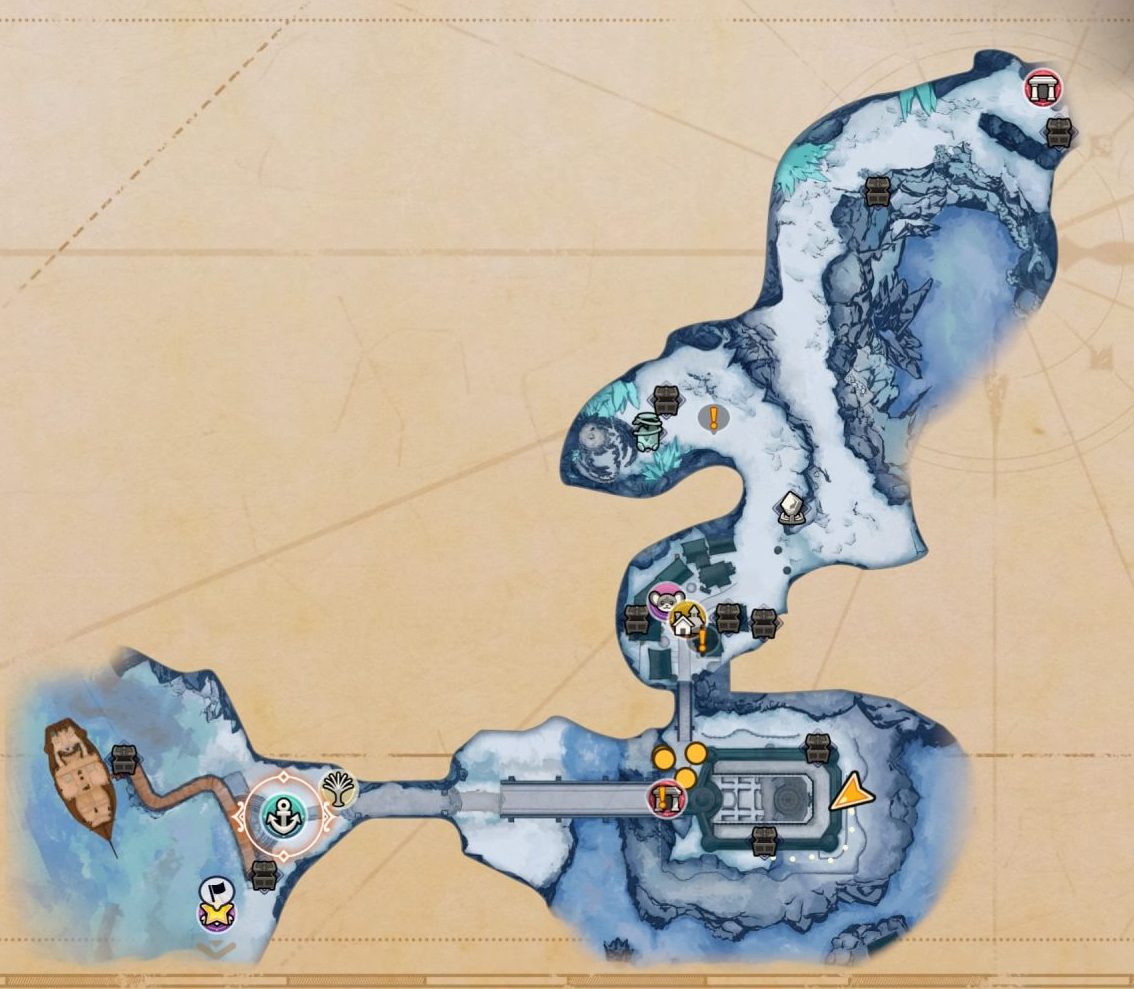Click the orange player arrow marker
The image size is (1134, 989).
tap(851, 795)
